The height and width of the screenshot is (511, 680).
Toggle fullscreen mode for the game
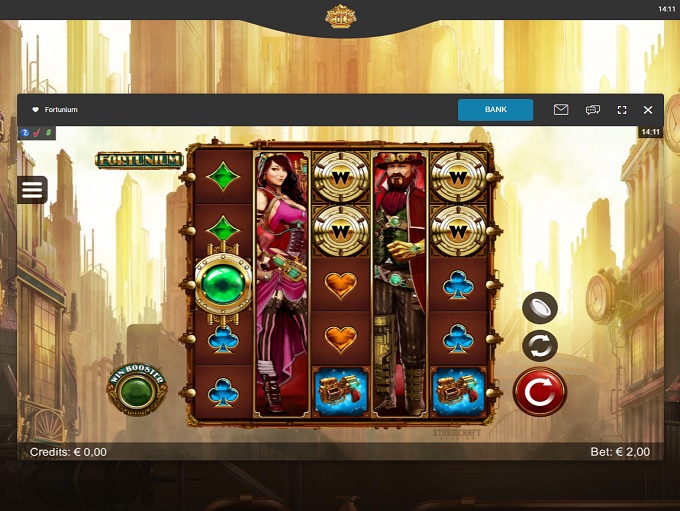pos(621,110)
